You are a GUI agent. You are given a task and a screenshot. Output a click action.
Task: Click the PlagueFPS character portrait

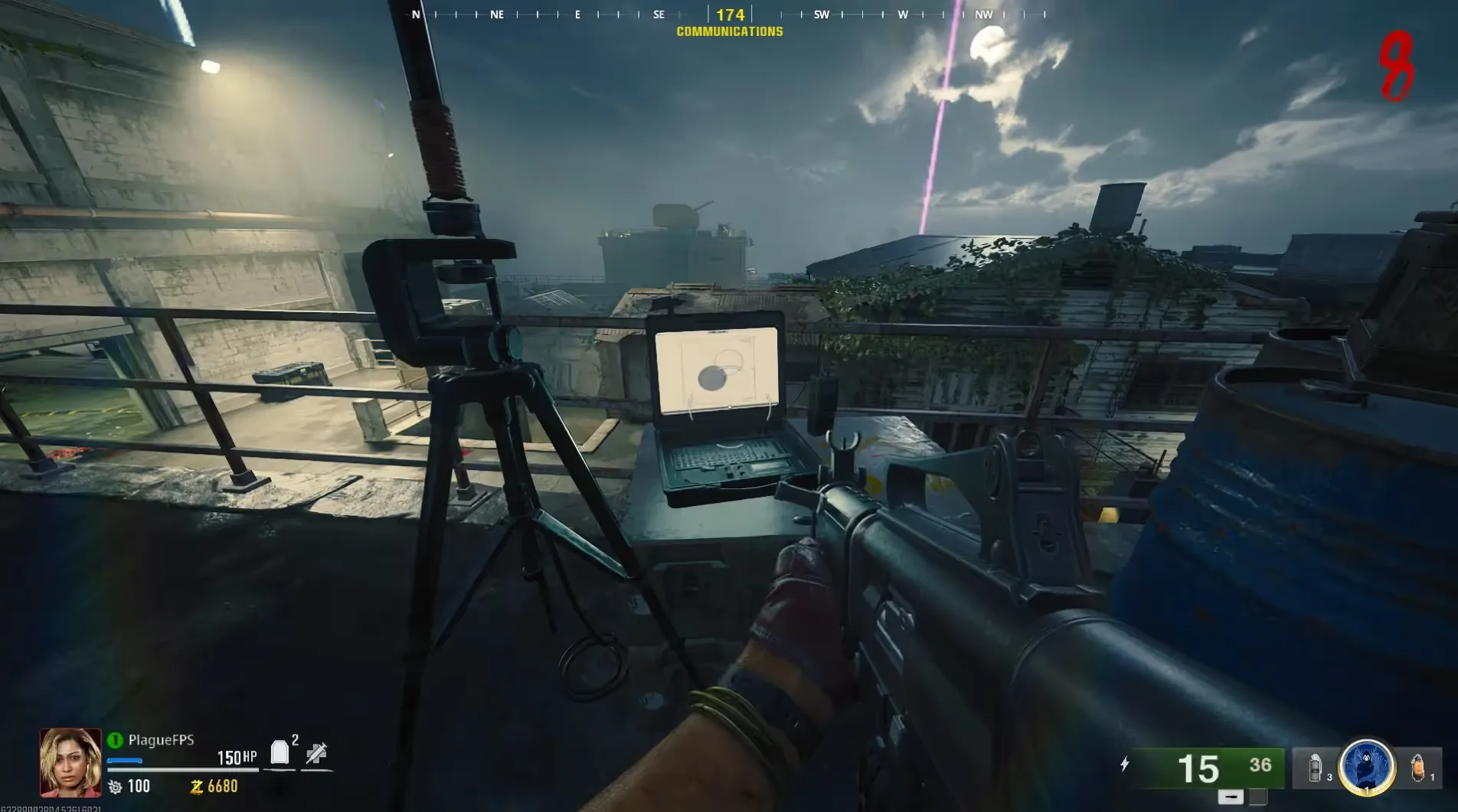[70, 762]
